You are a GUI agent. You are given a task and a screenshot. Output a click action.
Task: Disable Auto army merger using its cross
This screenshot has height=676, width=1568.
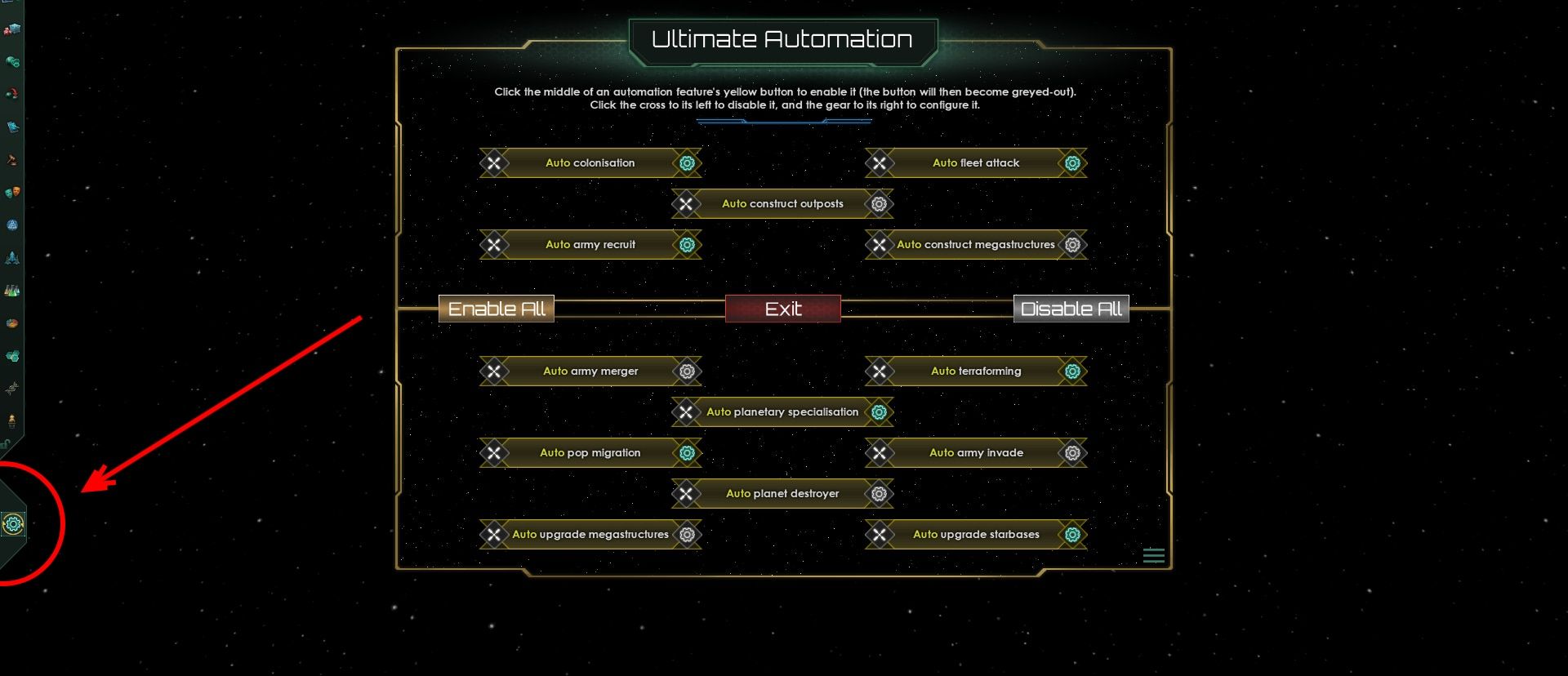[494, 371]
